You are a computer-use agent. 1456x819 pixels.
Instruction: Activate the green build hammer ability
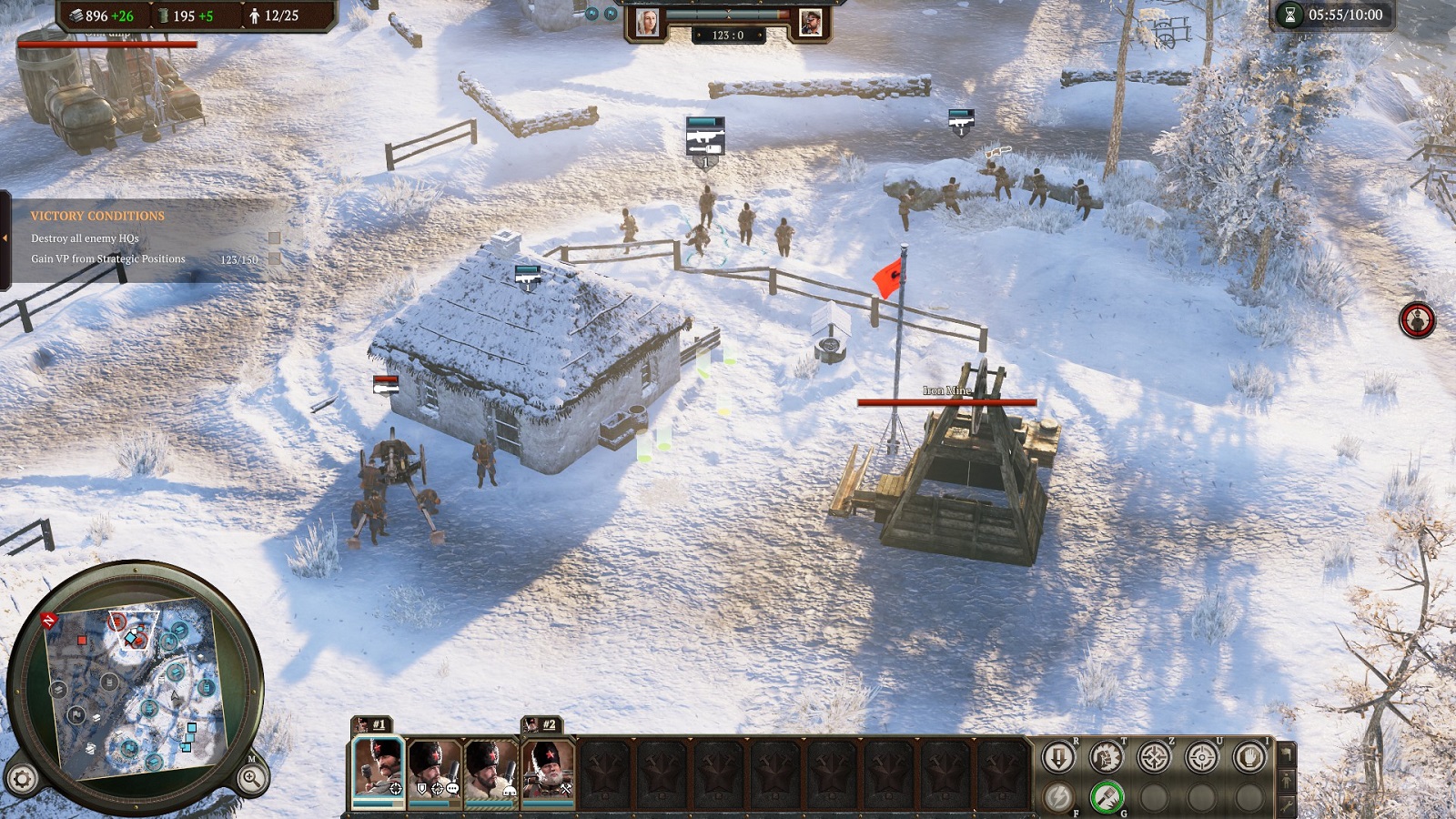[x=1106, y=797]
